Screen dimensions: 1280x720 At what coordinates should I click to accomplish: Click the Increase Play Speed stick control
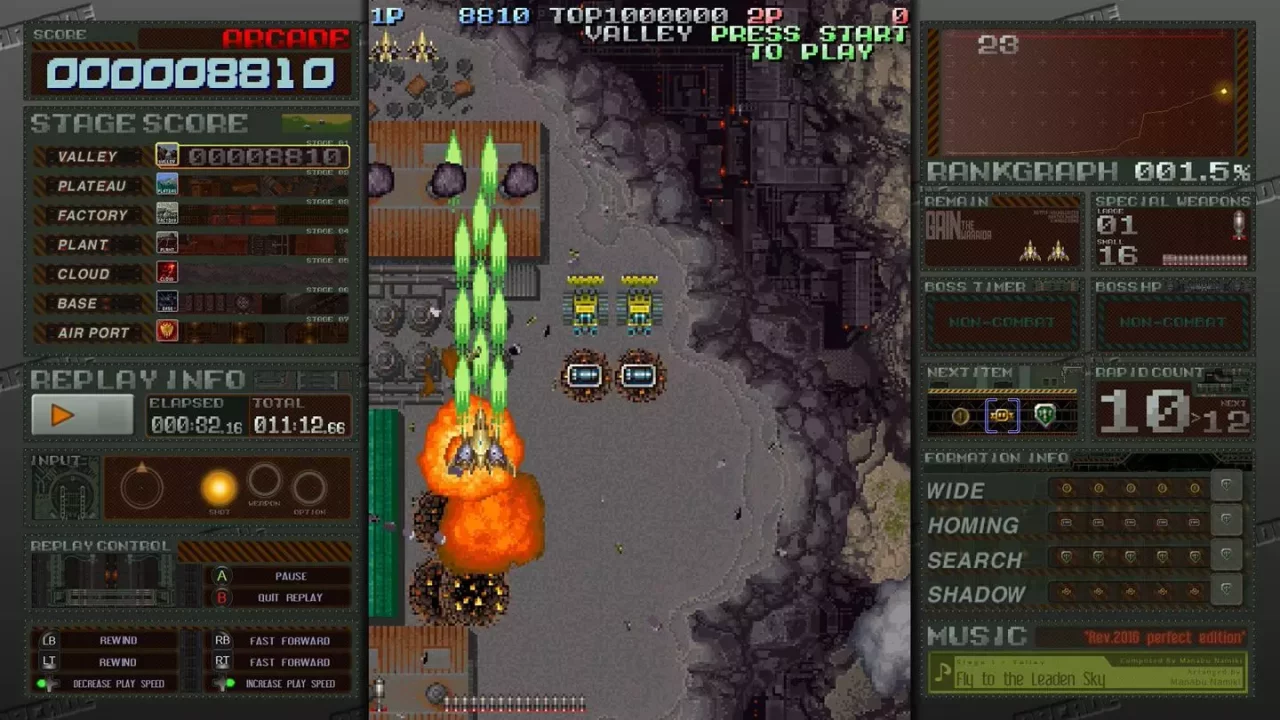click(x=222, y=683)
